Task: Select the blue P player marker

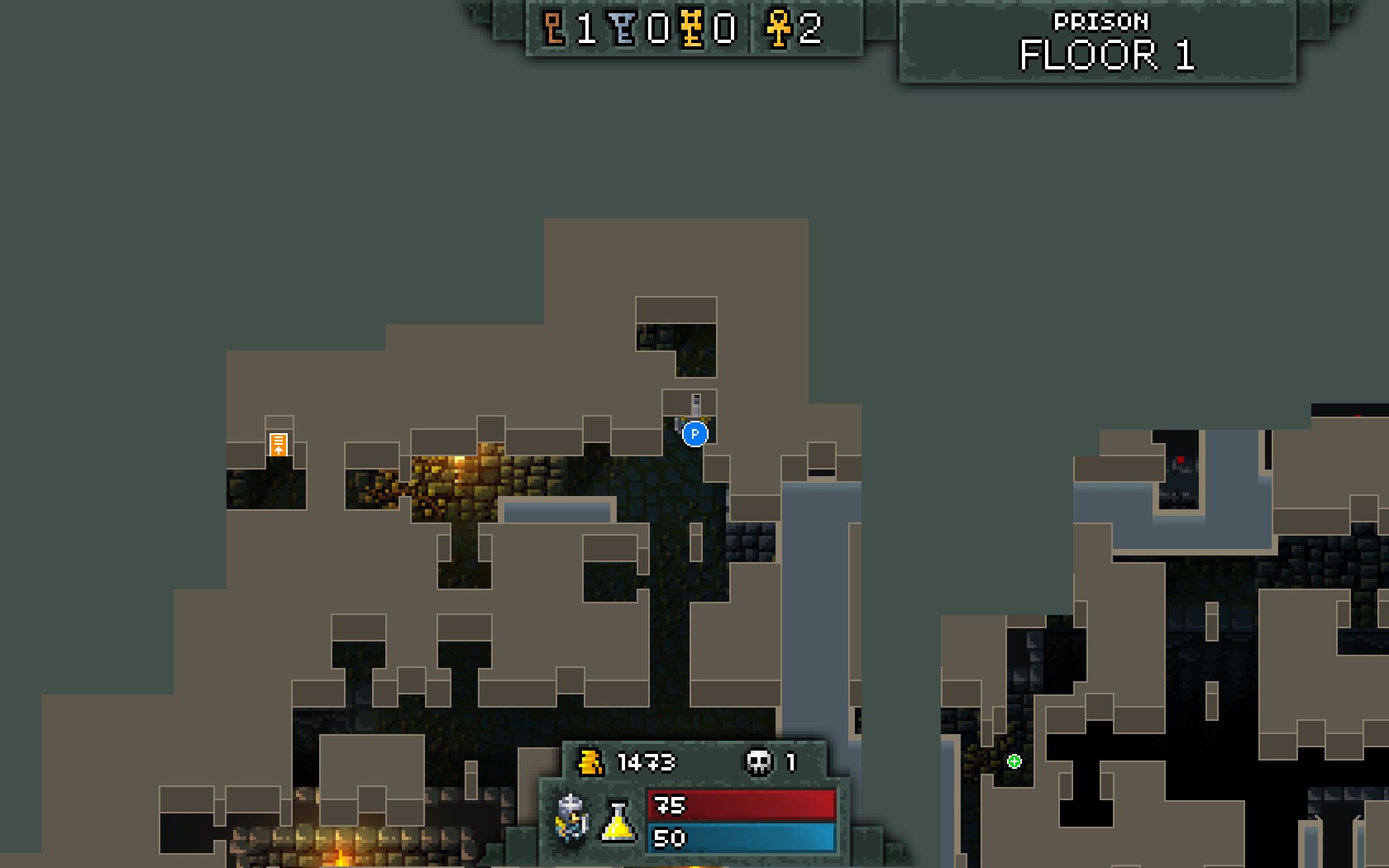Action: [695, 433]
